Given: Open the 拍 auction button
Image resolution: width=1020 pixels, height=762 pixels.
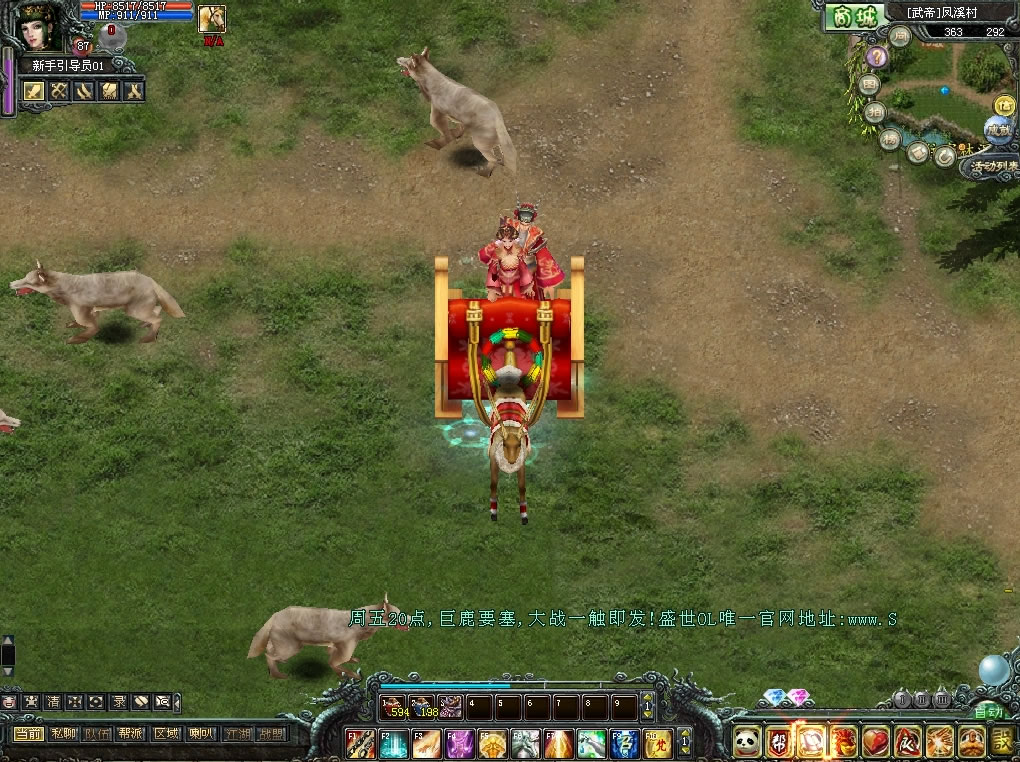Looking at the screenshot, I should 874,112.
